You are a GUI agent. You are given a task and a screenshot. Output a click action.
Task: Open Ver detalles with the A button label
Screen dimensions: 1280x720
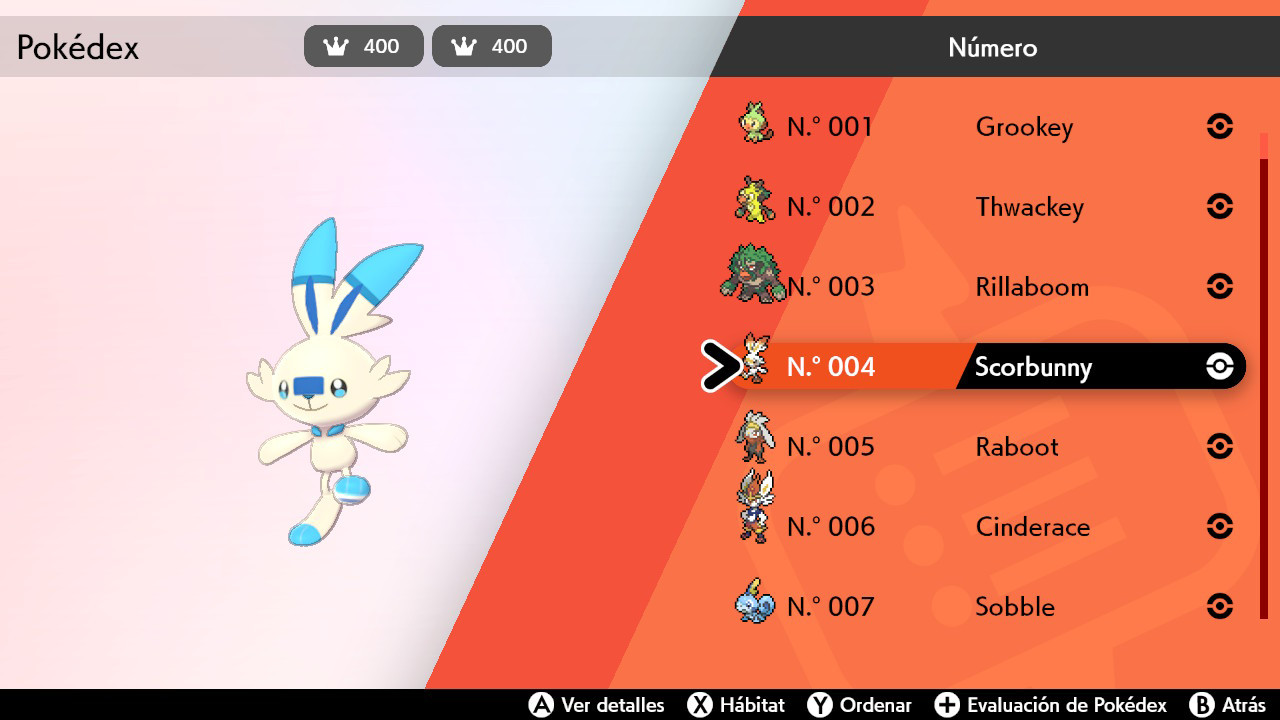click(597, 705)
